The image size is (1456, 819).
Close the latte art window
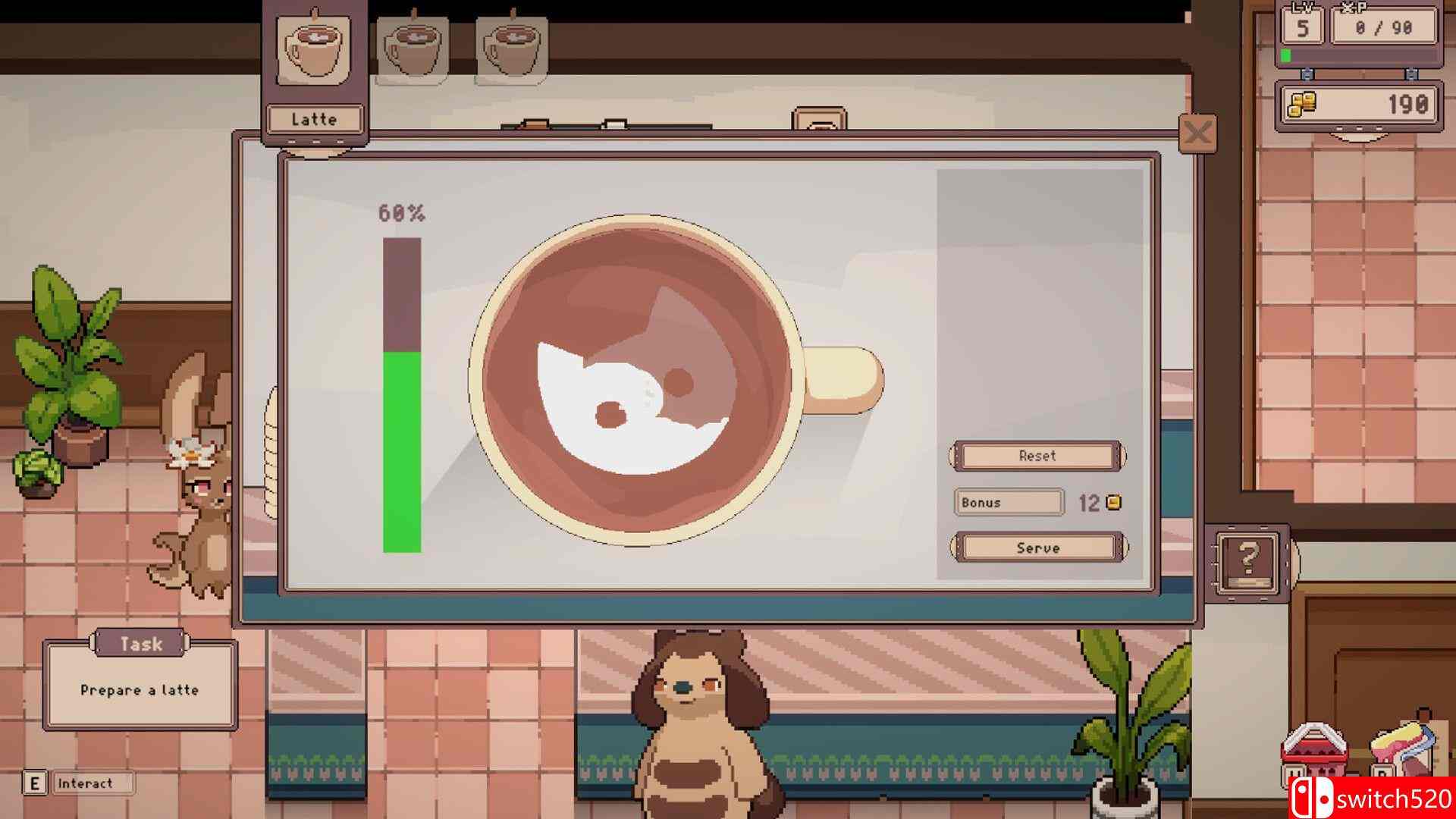tap(1196, 132)
